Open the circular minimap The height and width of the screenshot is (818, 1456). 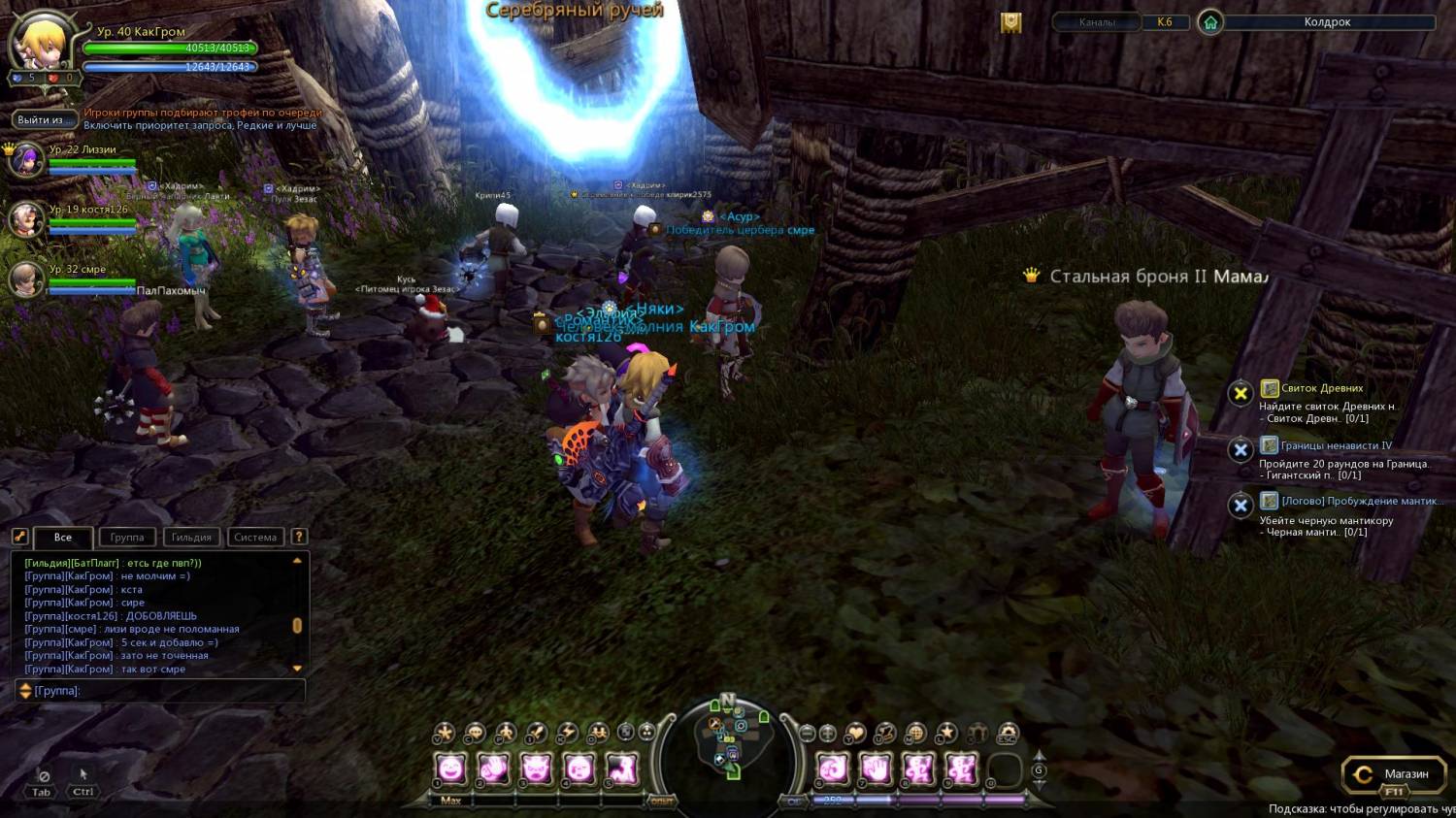[728, 742]
